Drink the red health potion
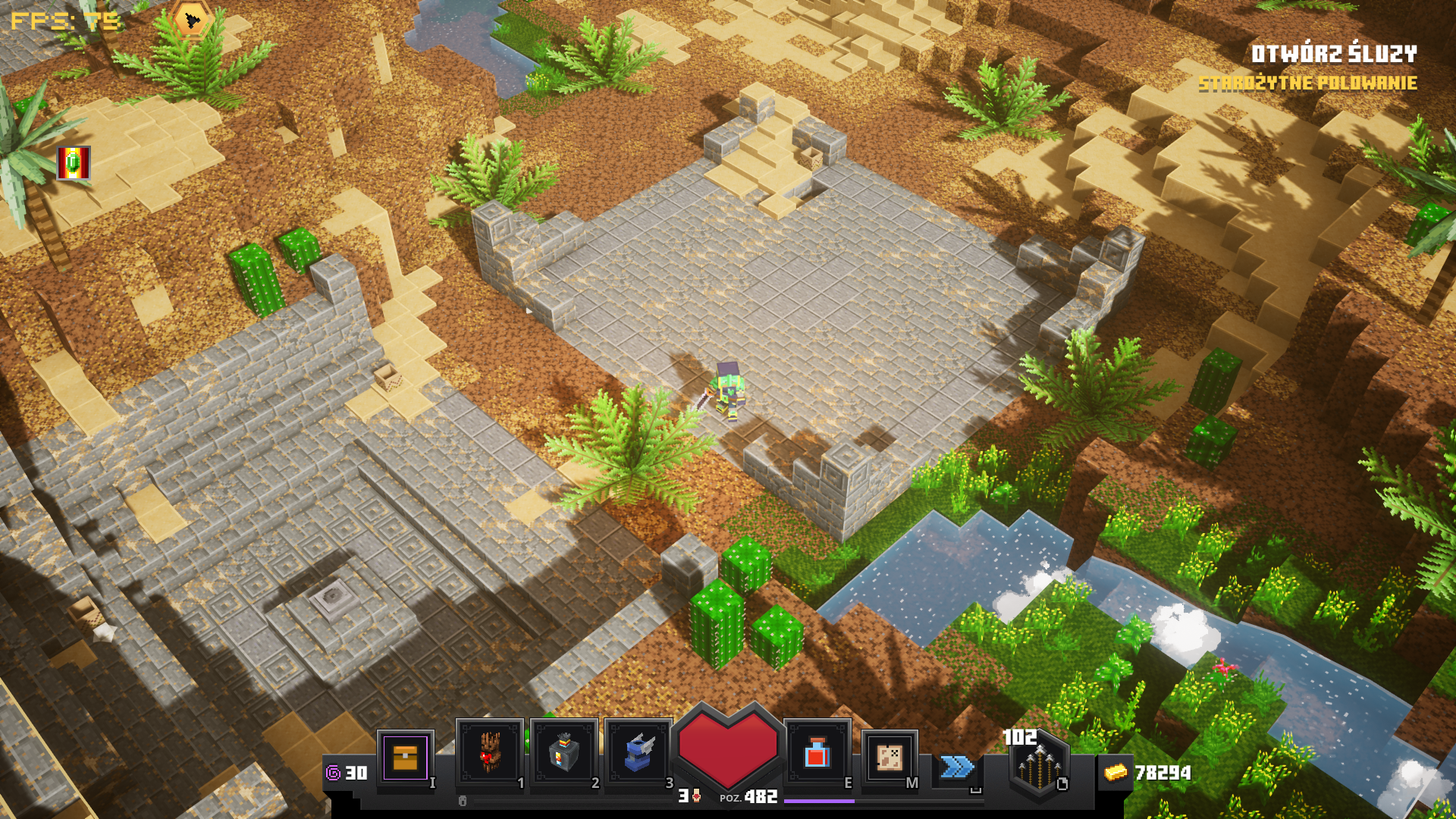The width and height of the screenshot is (1456, 819). tap(817, 754)
